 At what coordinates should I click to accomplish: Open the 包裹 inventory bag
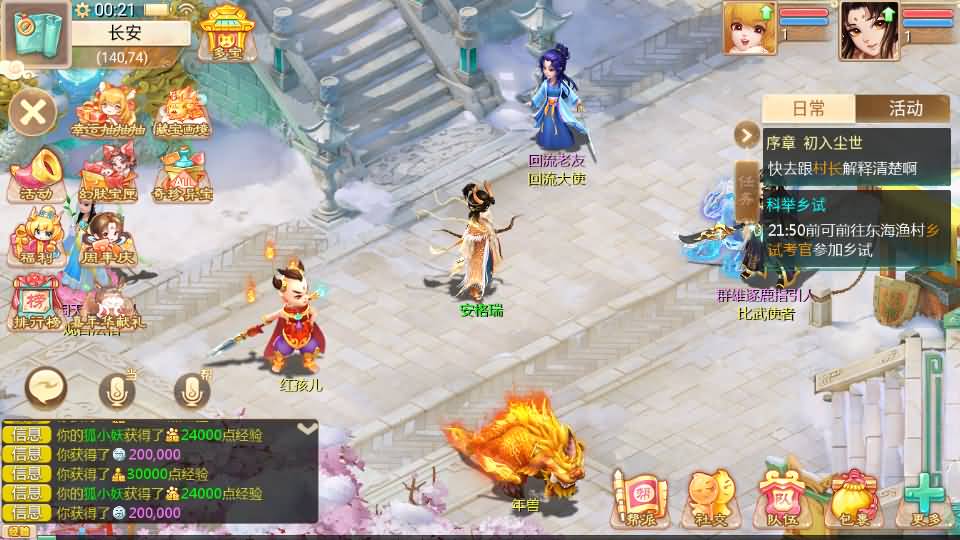point(849,498)
